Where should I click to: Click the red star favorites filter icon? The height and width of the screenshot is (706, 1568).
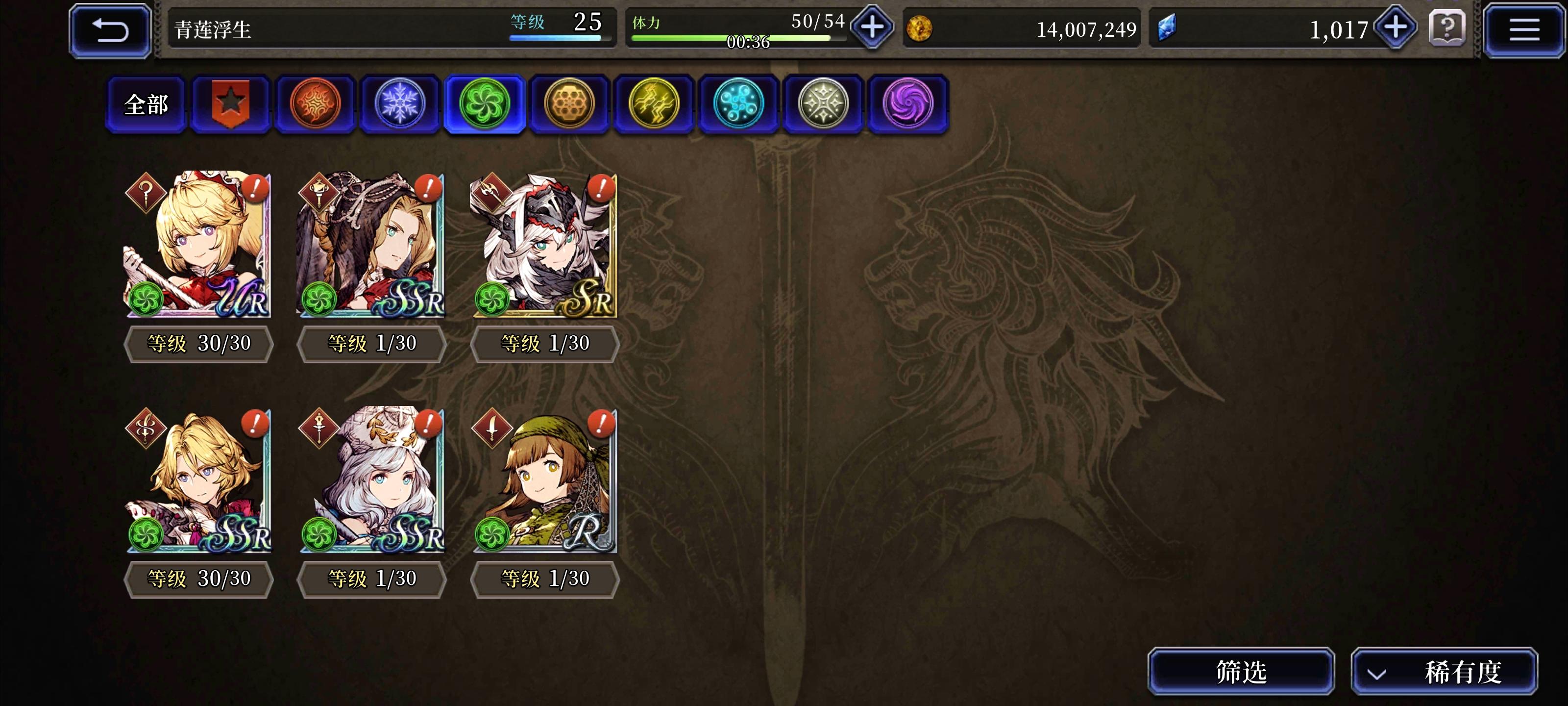(231, 103)
